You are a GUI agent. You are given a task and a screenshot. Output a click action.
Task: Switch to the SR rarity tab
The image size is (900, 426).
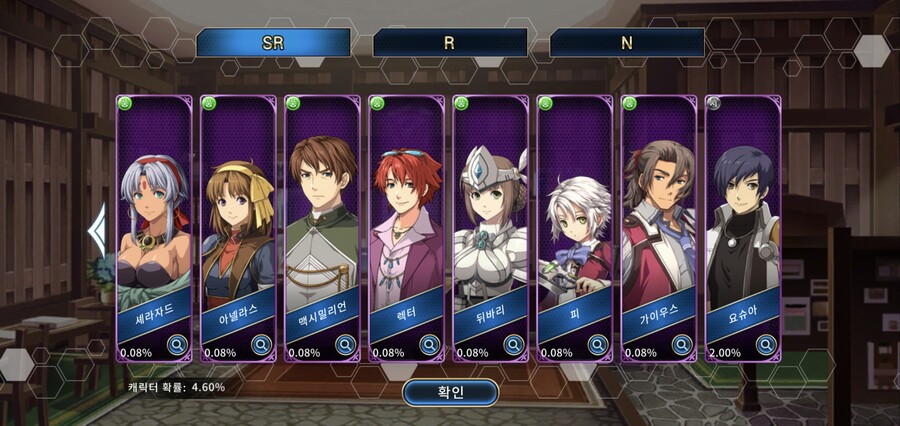click(x=273, y=43)
